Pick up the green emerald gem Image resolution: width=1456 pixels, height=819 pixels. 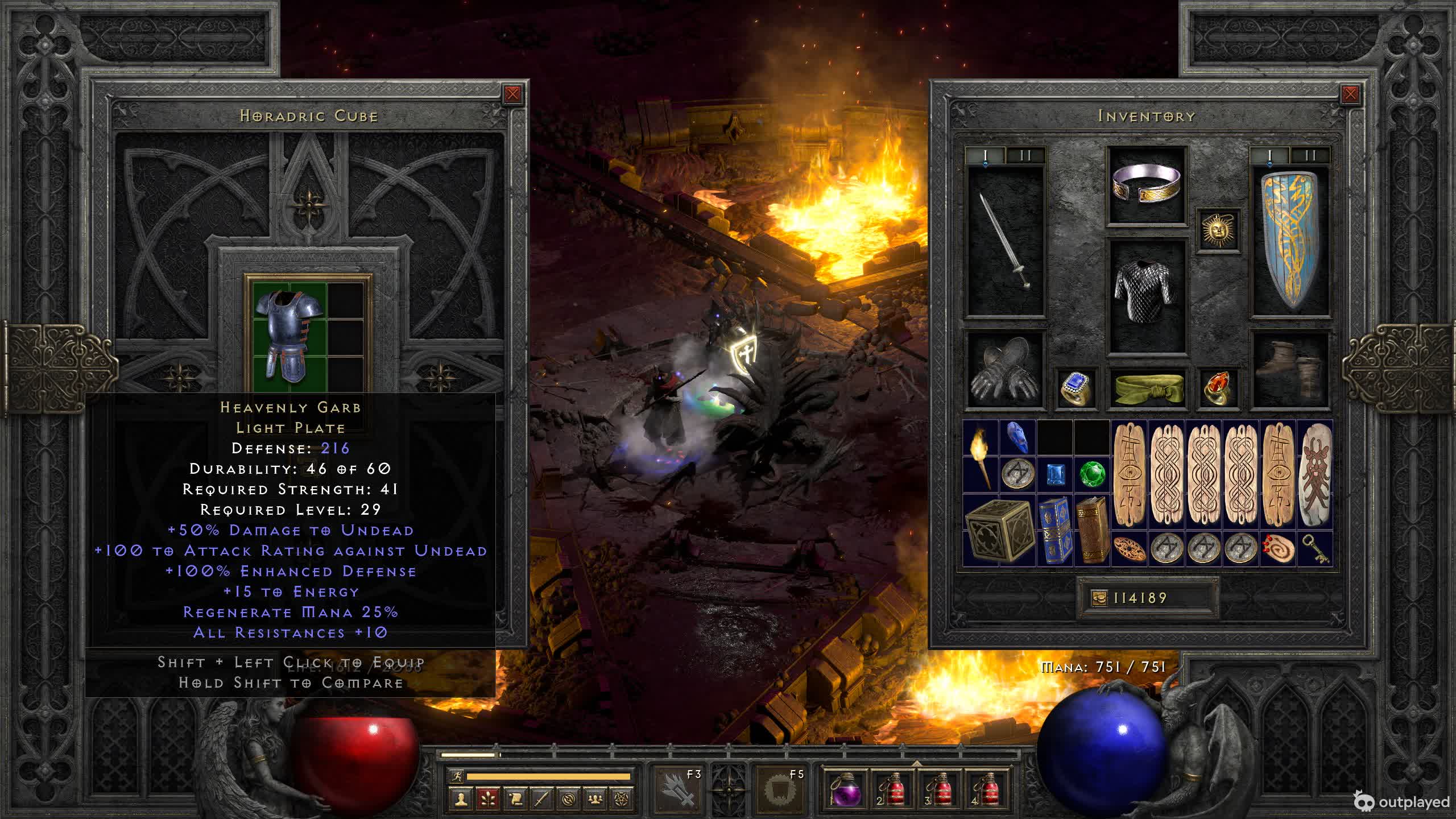1092,474
